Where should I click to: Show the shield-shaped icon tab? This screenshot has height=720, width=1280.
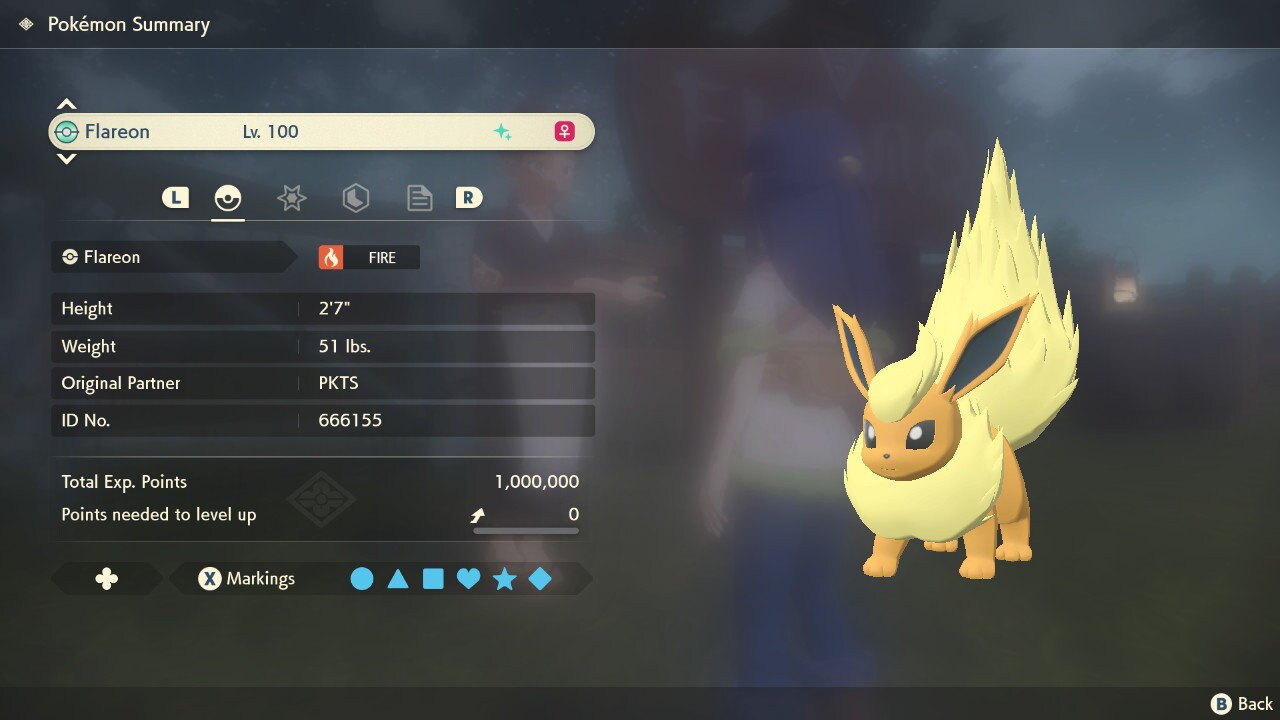click(x=355, y=198)
